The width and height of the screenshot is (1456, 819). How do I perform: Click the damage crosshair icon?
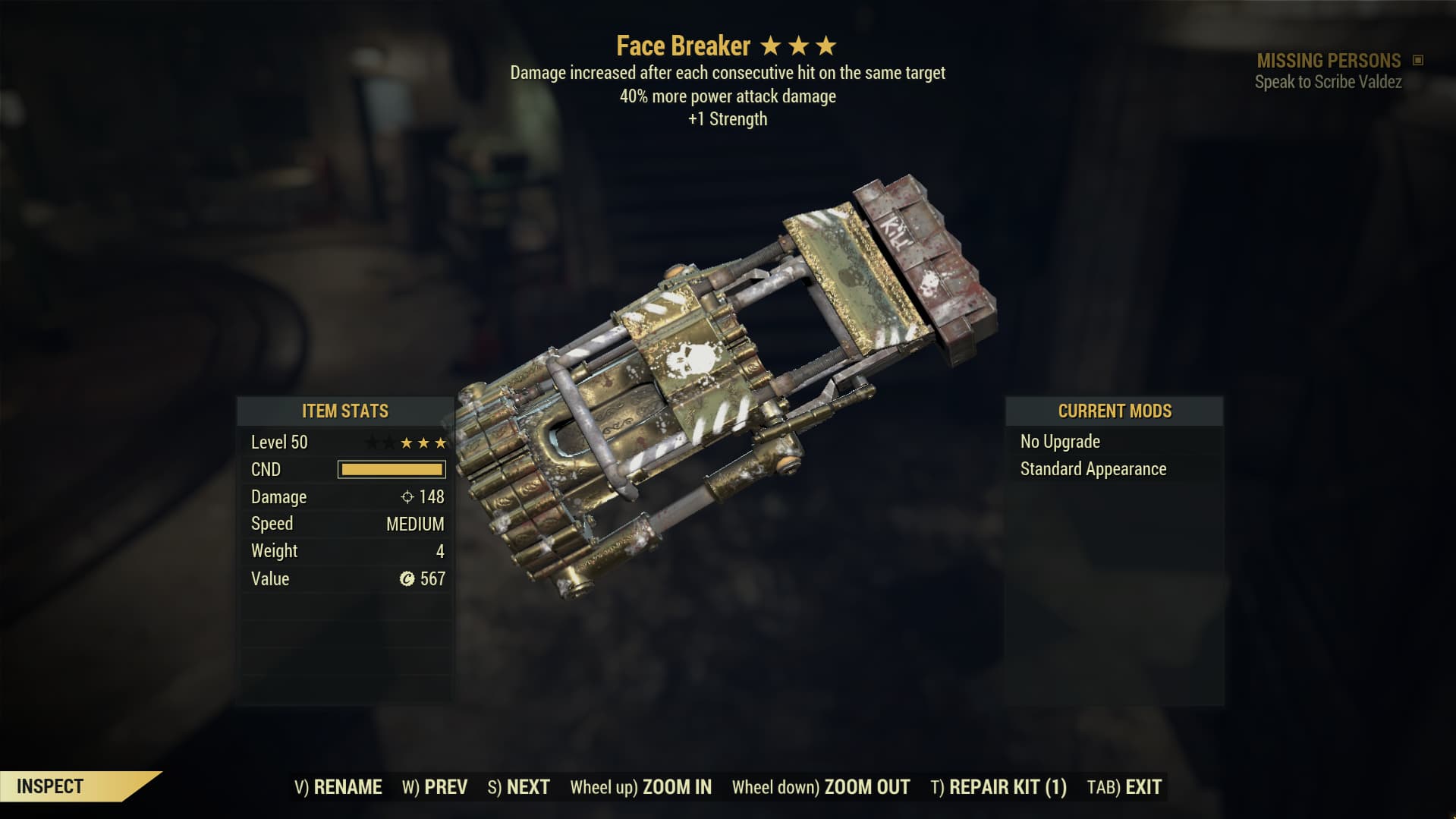point(407,497)
